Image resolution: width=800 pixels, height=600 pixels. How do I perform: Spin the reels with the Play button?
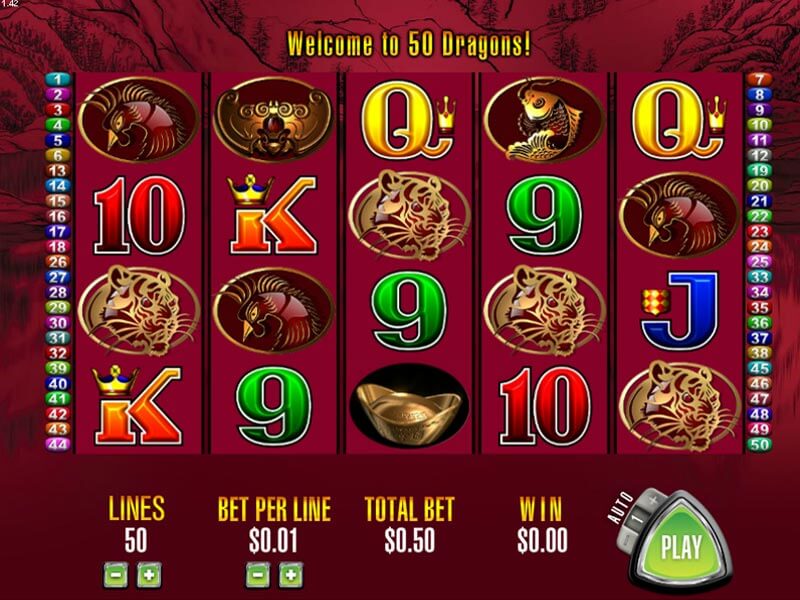tap(680, 547)
